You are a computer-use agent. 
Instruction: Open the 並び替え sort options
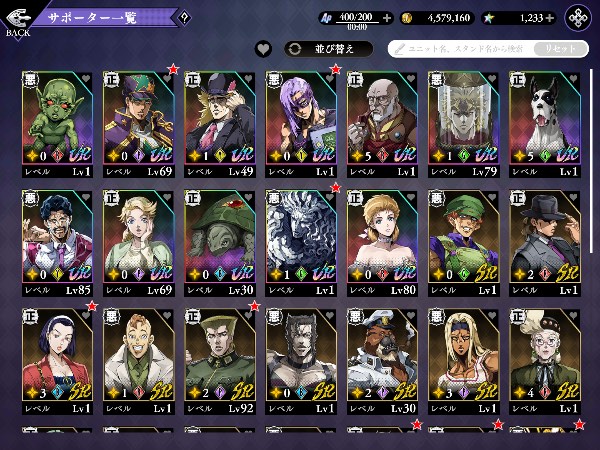click(328, 48)
